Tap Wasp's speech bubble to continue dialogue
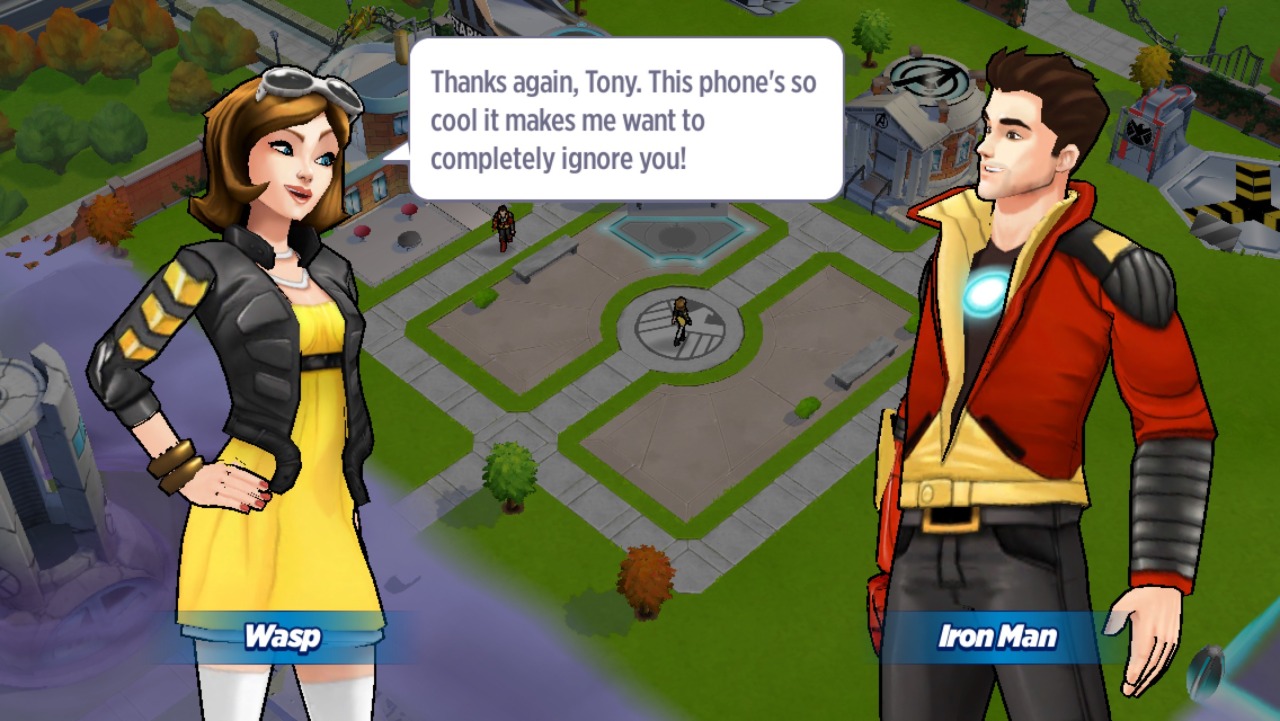Image resolution: width=1280 pixels, height=721 pixels. pyautogui.click(x=626, y=120)
